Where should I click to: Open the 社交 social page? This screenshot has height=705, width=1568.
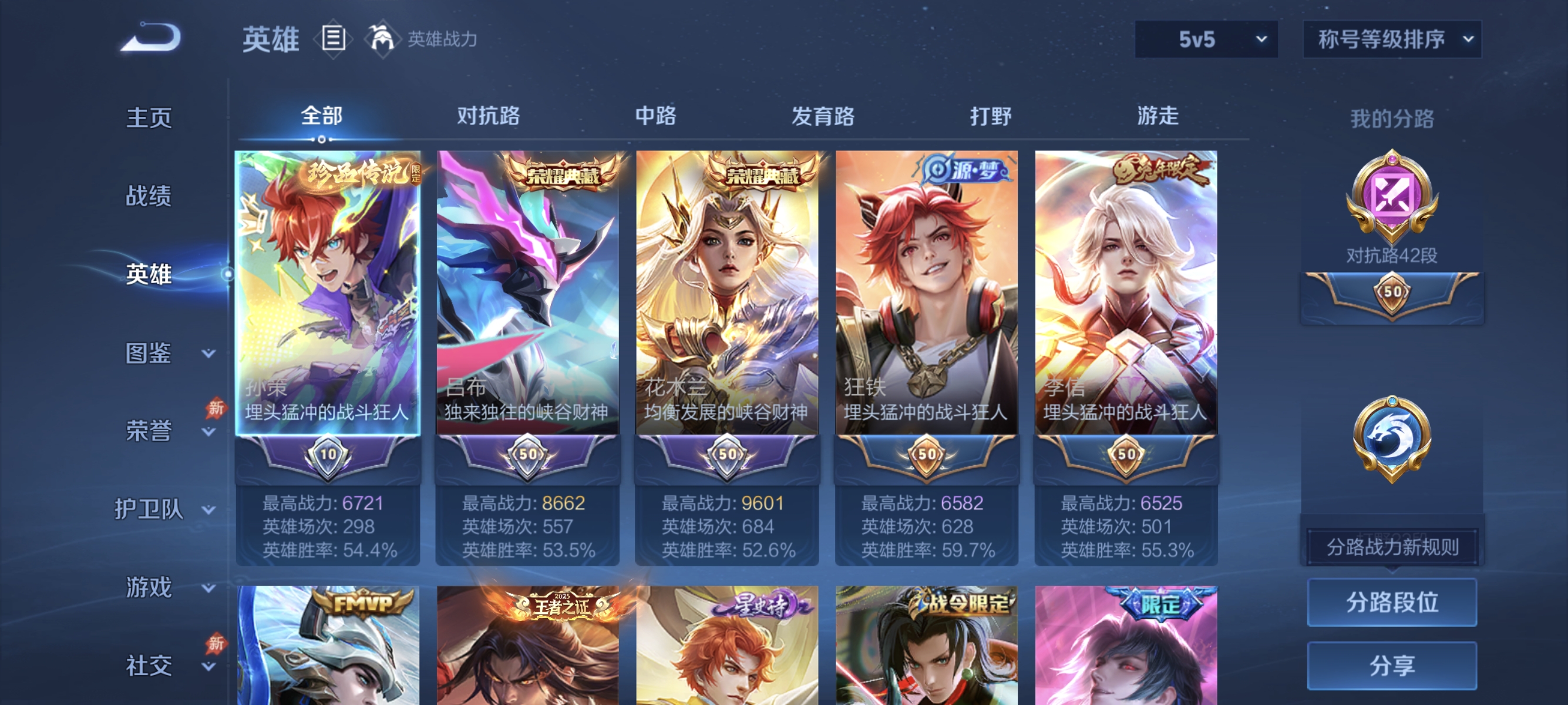[149, 665]
